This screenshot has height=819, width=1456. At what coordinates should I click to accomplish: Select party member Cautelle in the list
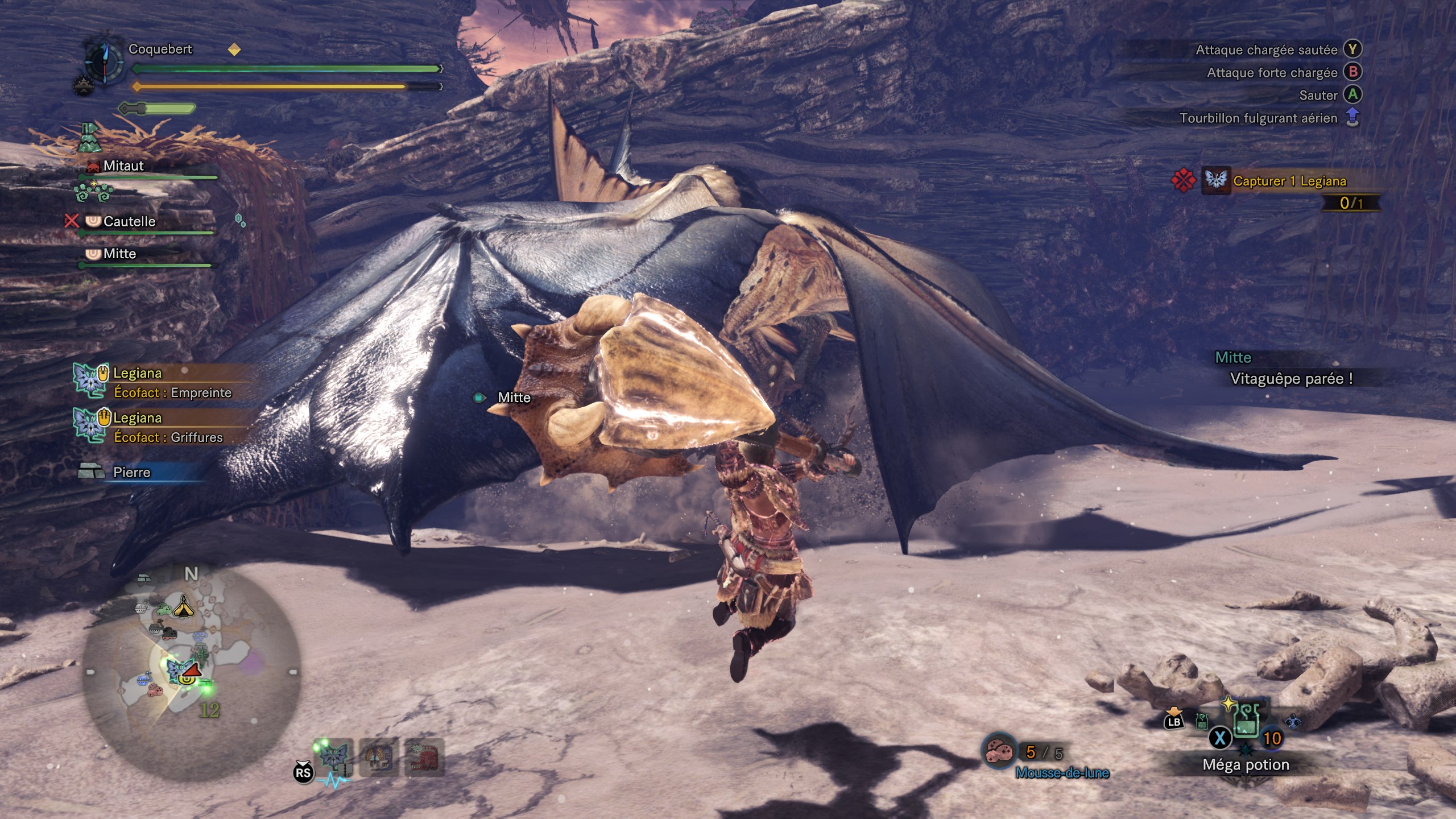point(129,221)
